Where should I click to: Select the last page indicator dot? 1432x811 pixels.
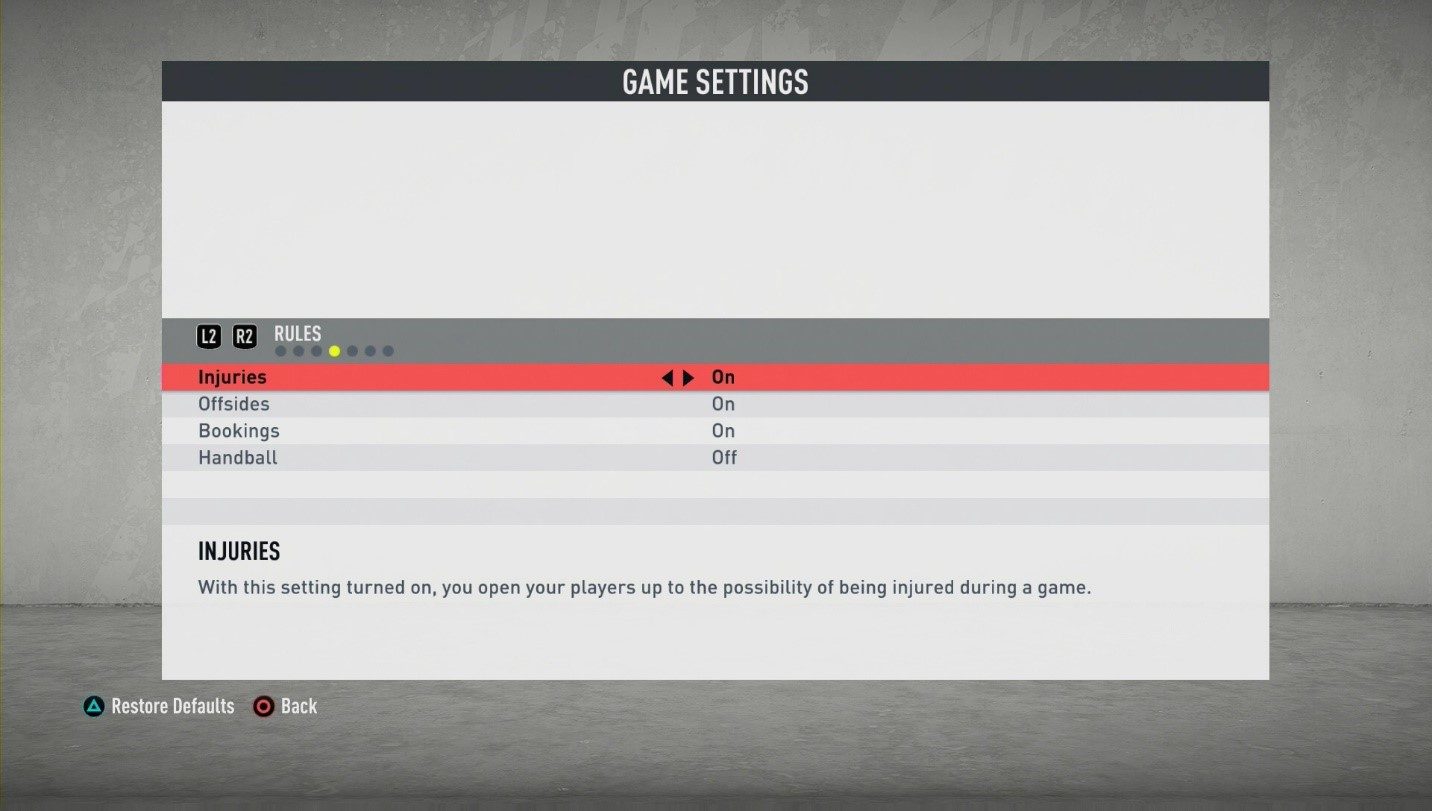tap(388, 350)
